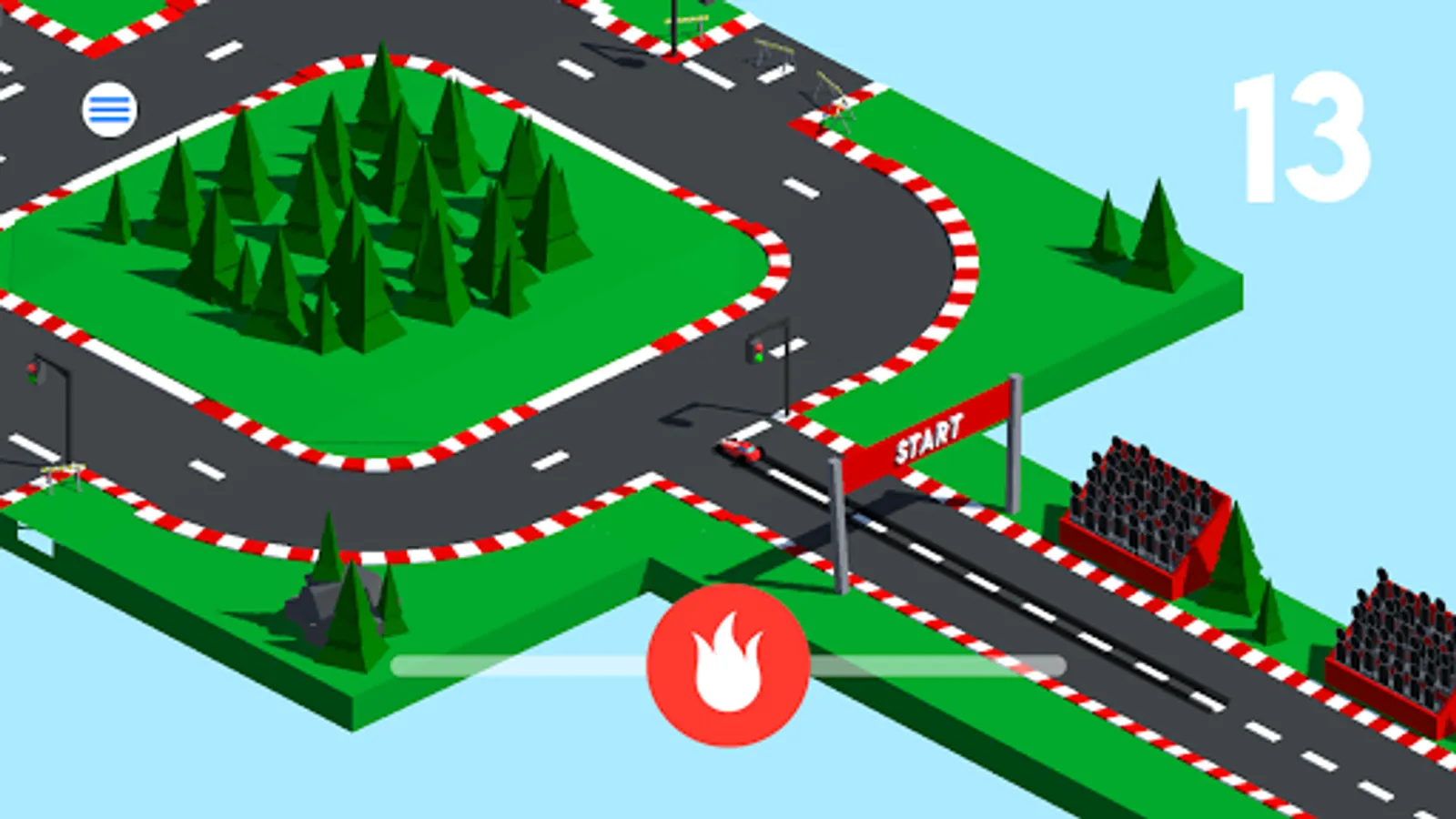The width and height of the screenshot is (1456, 819).
Task: Select the red car approaching the start line
Action: coord(739,450)
